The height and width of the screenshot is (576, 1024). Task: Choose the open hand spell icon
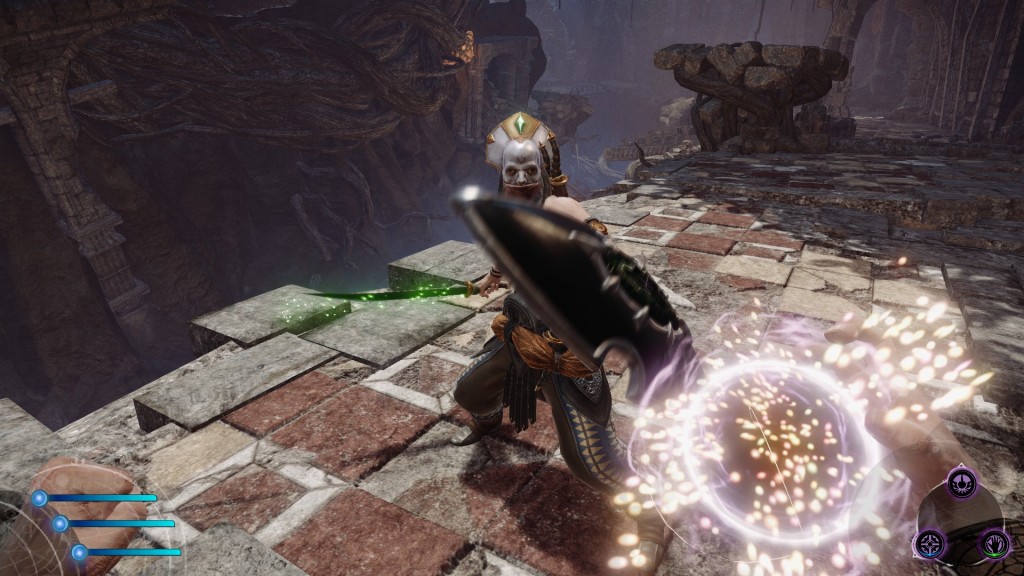click(993, 543)
